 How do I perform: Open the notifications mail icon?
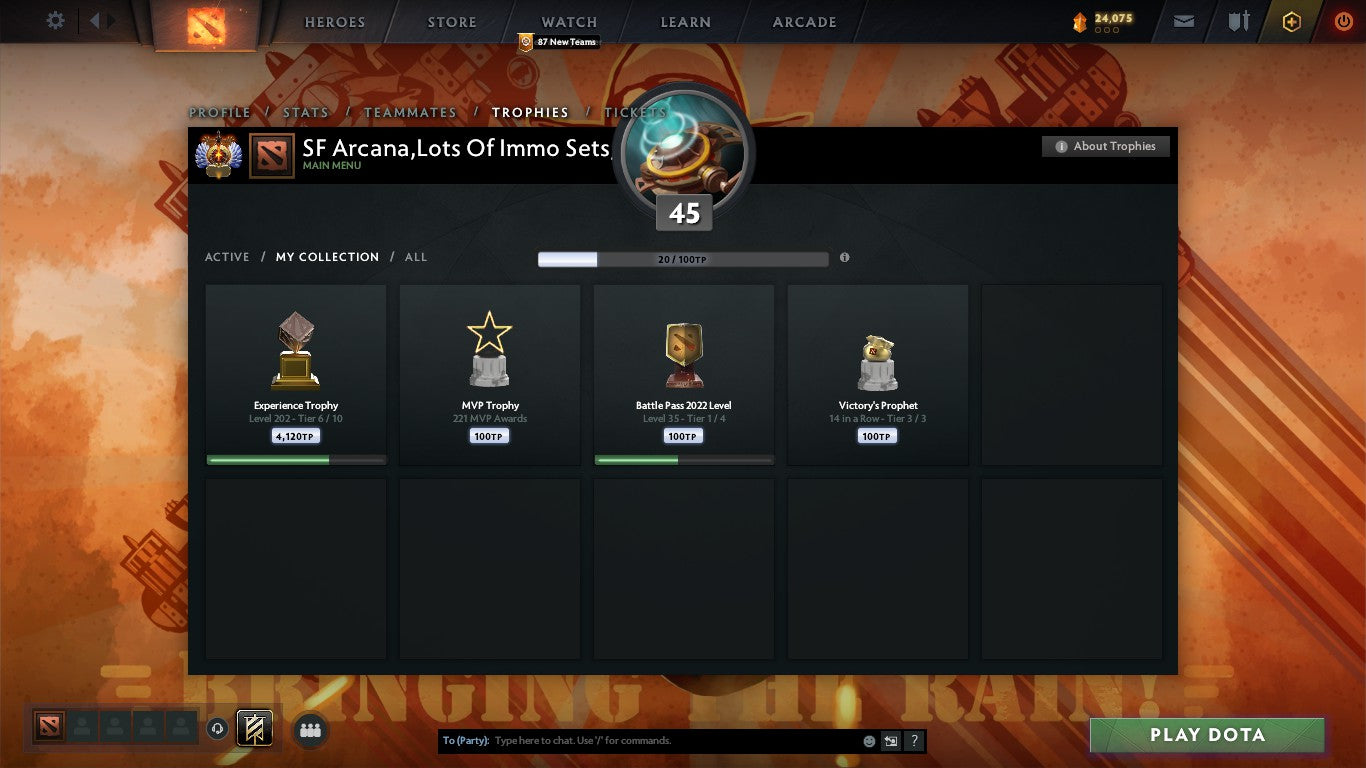1183,20
